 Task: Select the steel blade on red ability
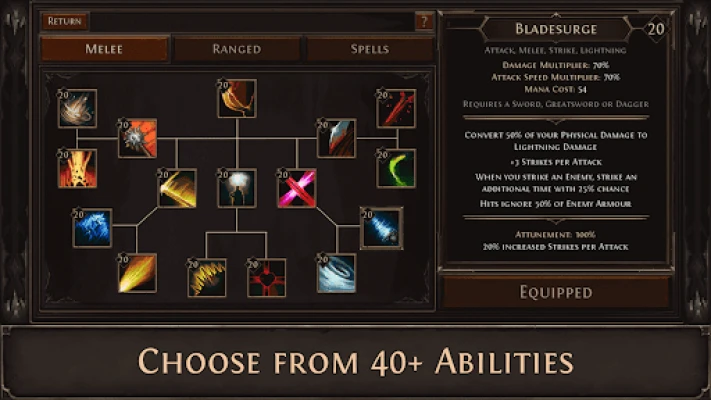(x=336, y=139)
